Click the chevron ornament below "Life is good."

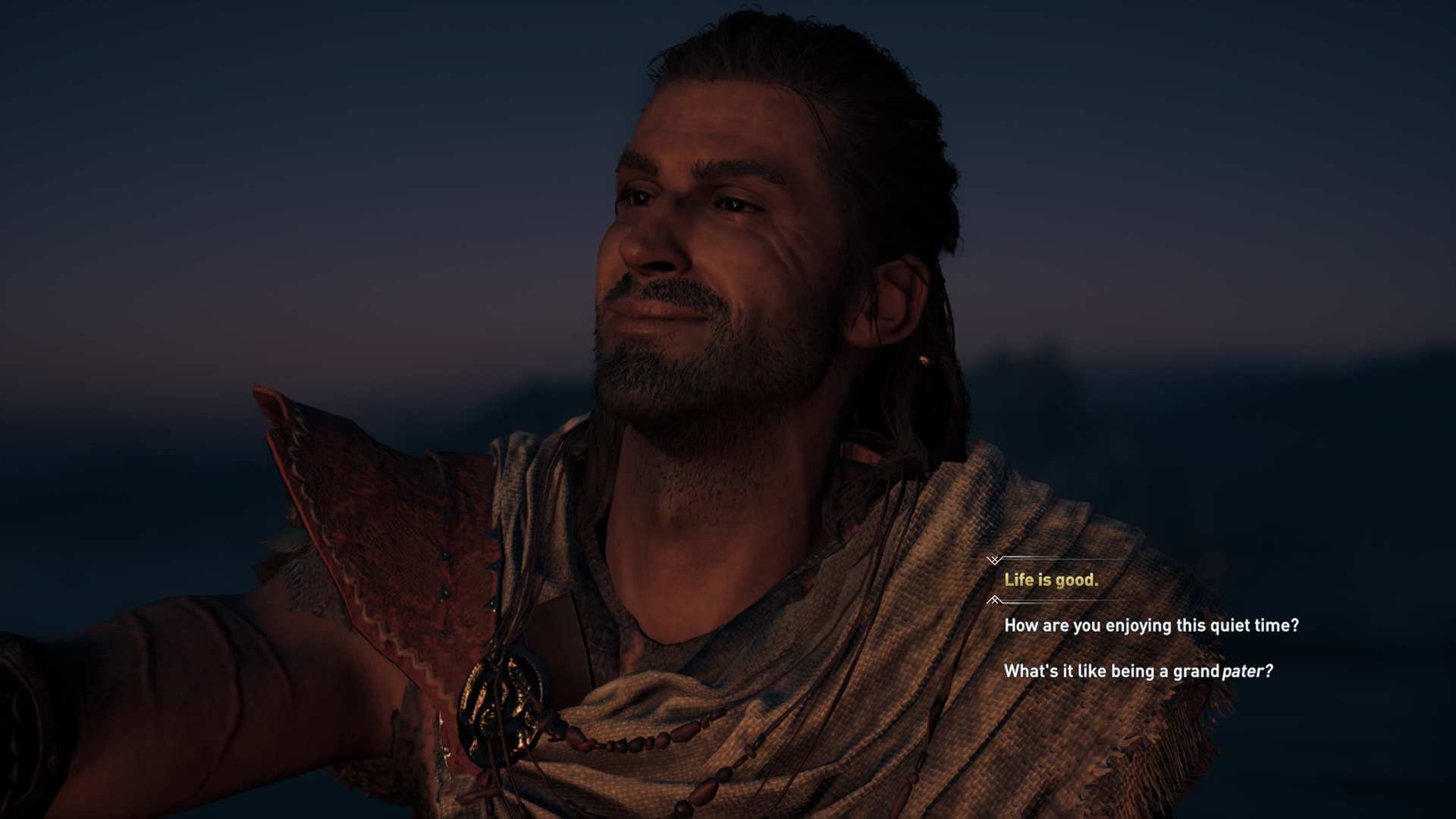click(994, 600)
